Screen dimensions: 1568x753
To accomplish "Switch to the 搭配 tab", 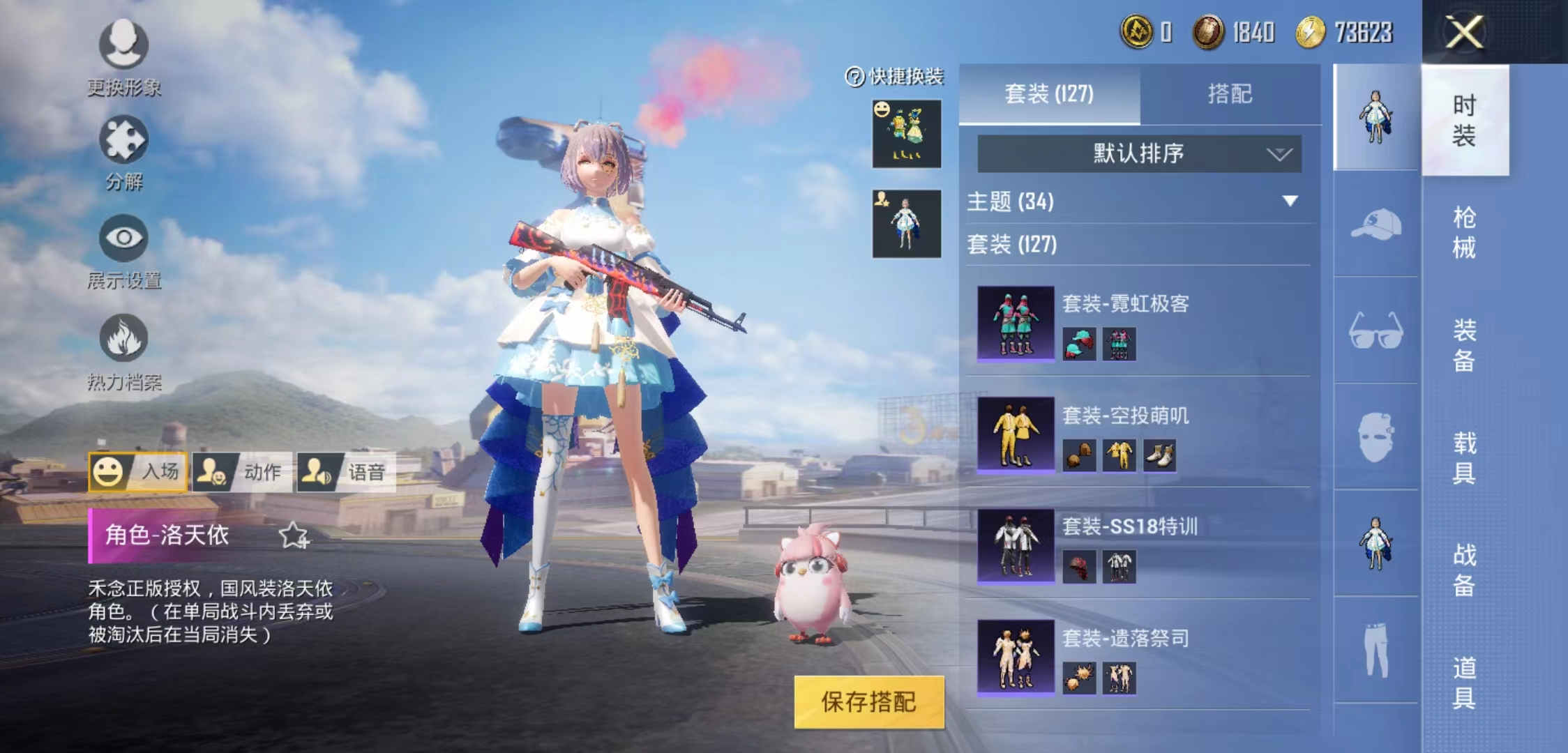I will [x=1230, y=94].
